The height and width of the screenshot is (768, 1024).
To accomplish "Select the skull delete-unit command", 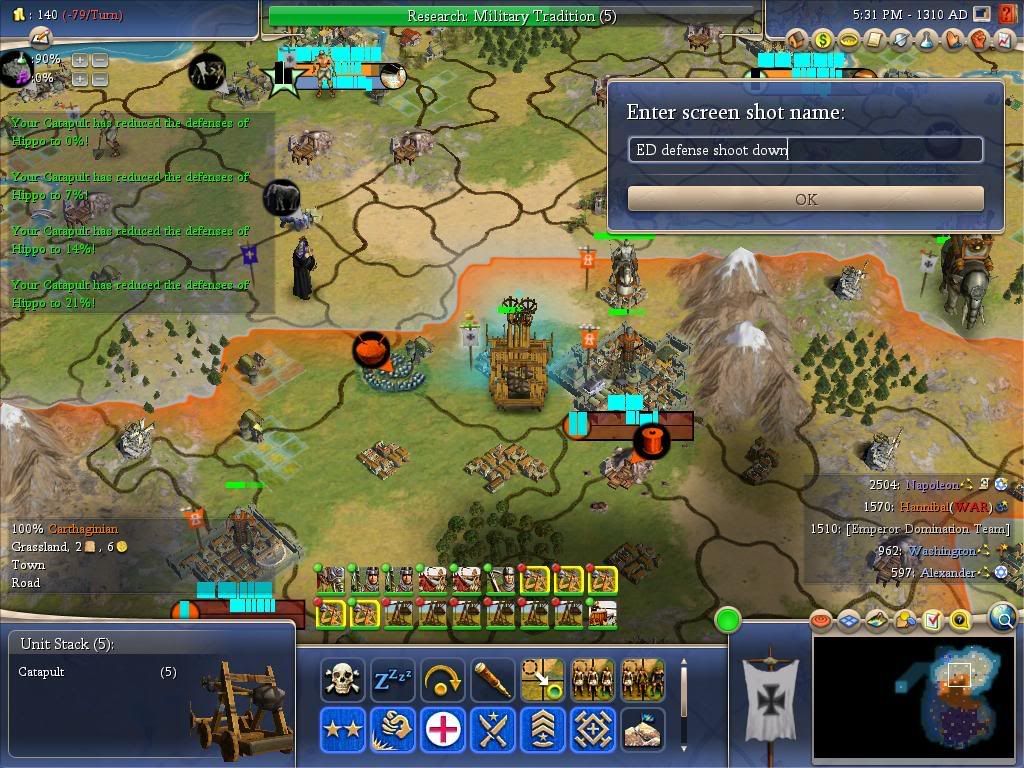I will [343, 679].
